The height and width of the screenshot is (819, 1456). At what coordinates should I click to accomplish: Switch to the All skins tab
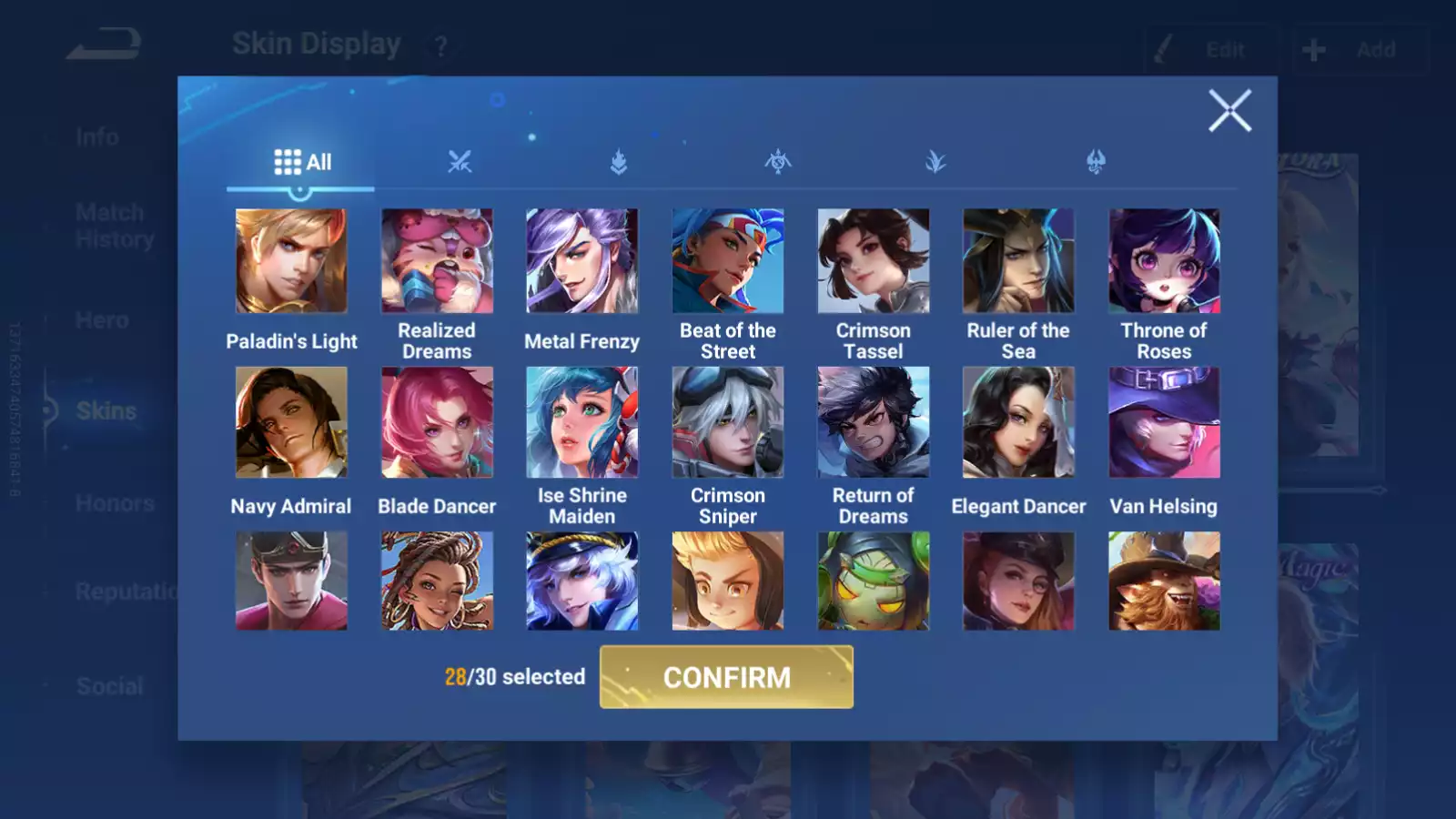point(302,162)
